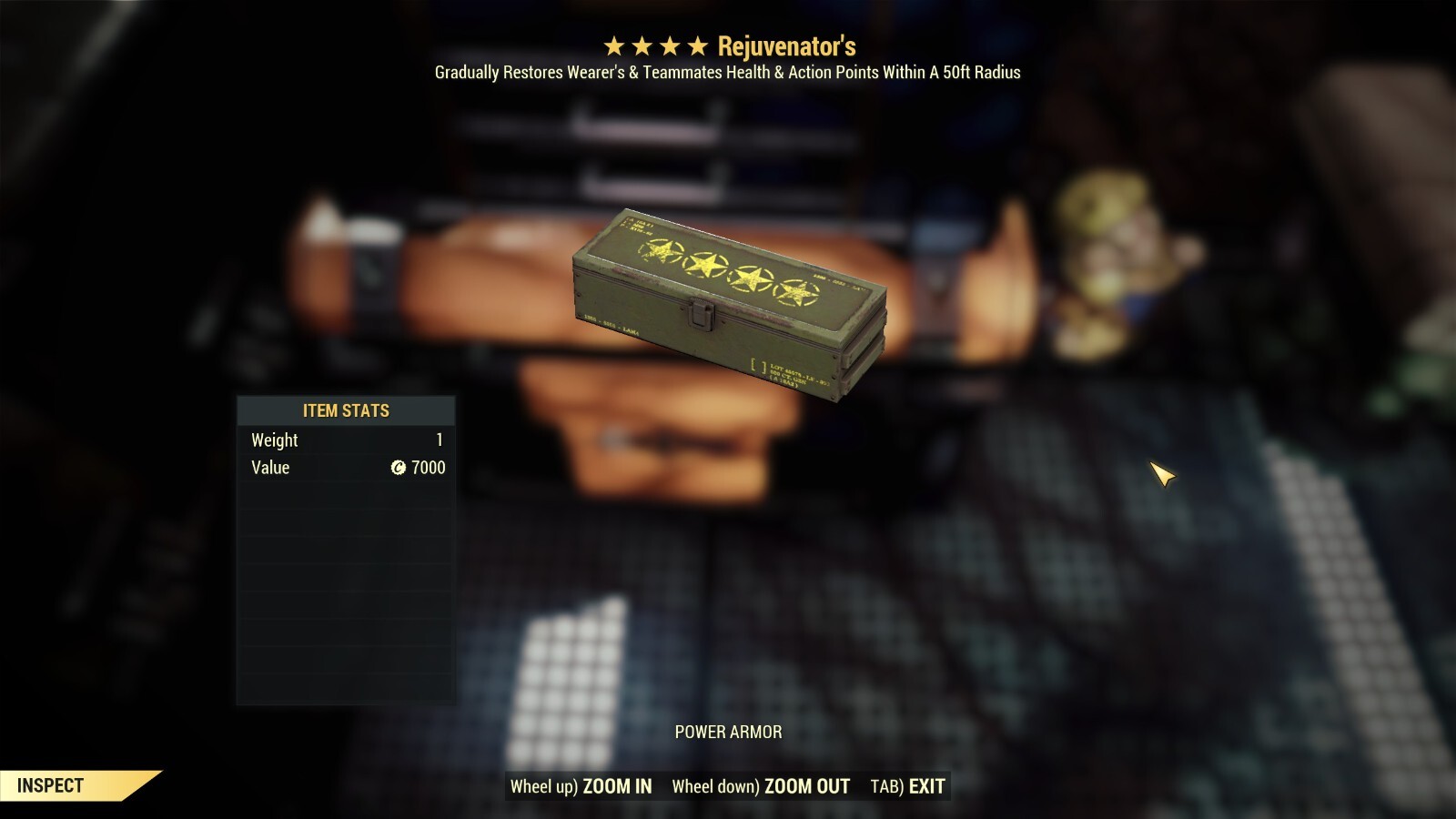This screenshot has width=1456, height=819.
Task: Toggle the ITEM STATS panel header
Action: pyautogui.click(x=346, y=410)
